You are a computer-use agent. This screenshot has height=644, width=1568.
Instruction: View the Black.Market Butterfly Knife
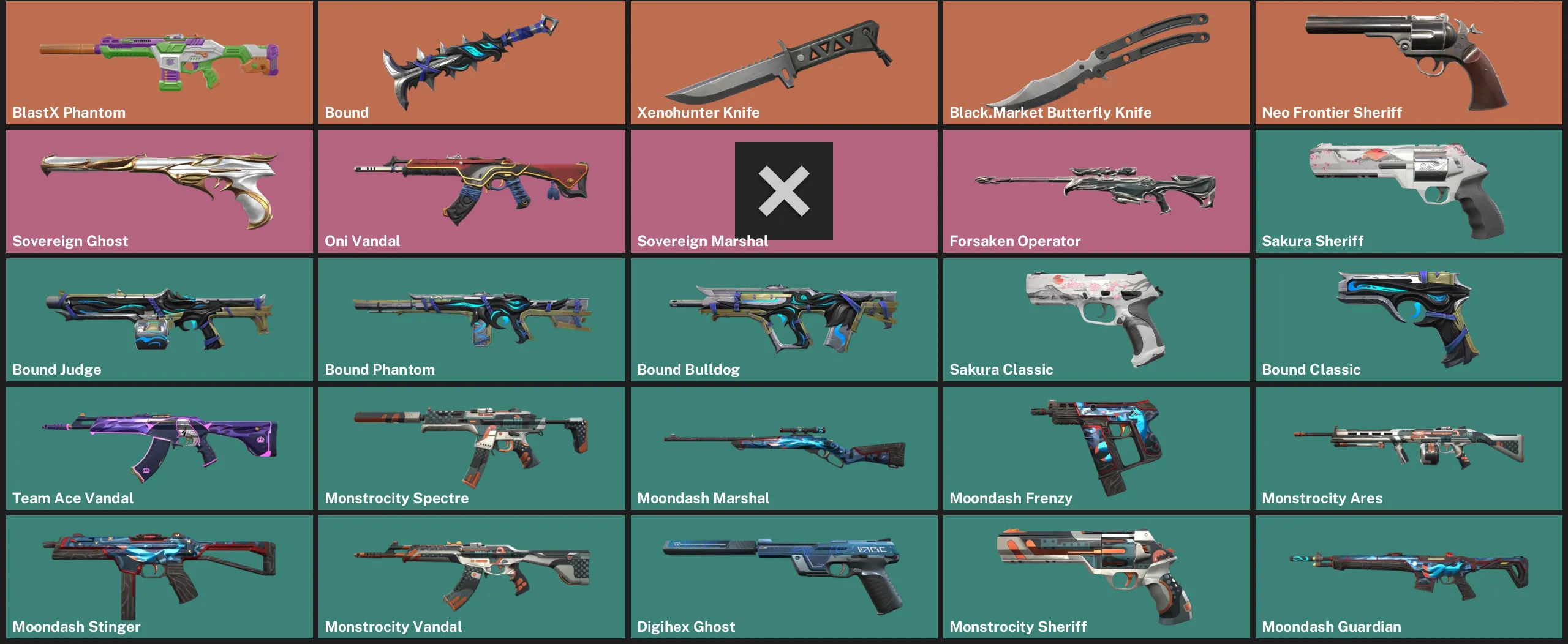[1096, 61]
